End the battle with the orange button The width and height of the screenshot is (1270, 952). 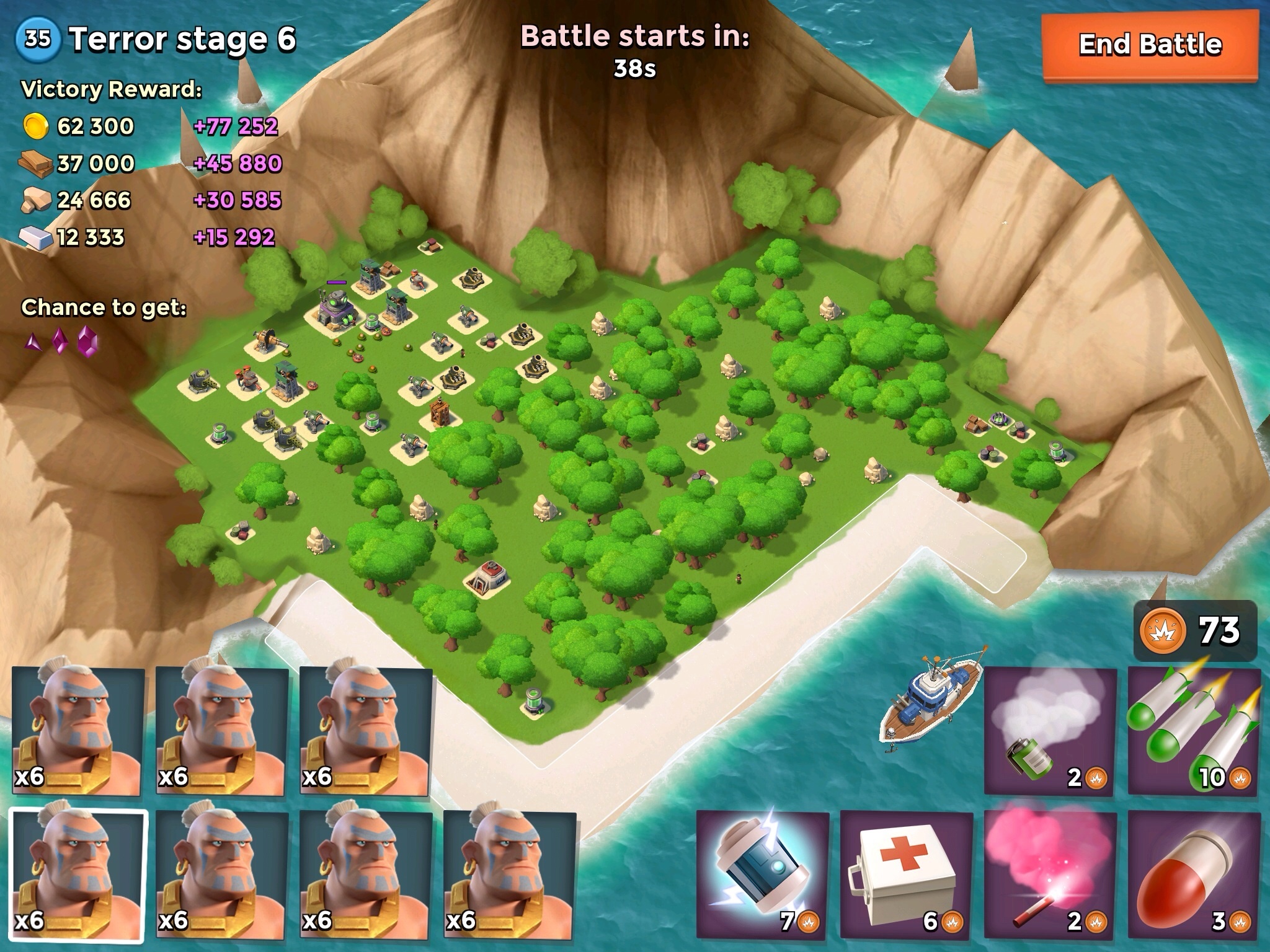pos(1150,45)
